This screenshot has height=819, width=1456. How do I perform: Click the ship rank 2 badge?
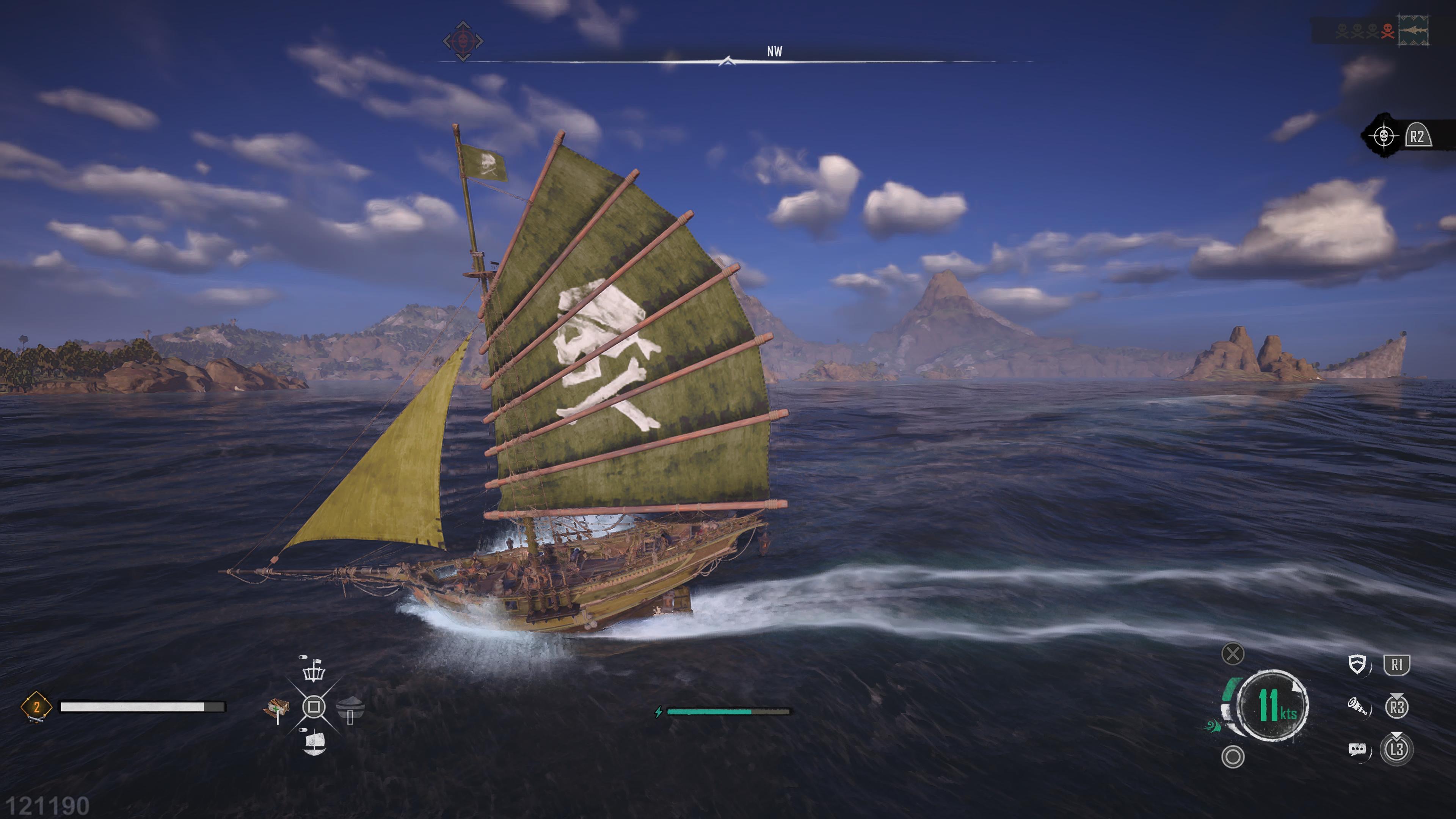click(36, 706)
